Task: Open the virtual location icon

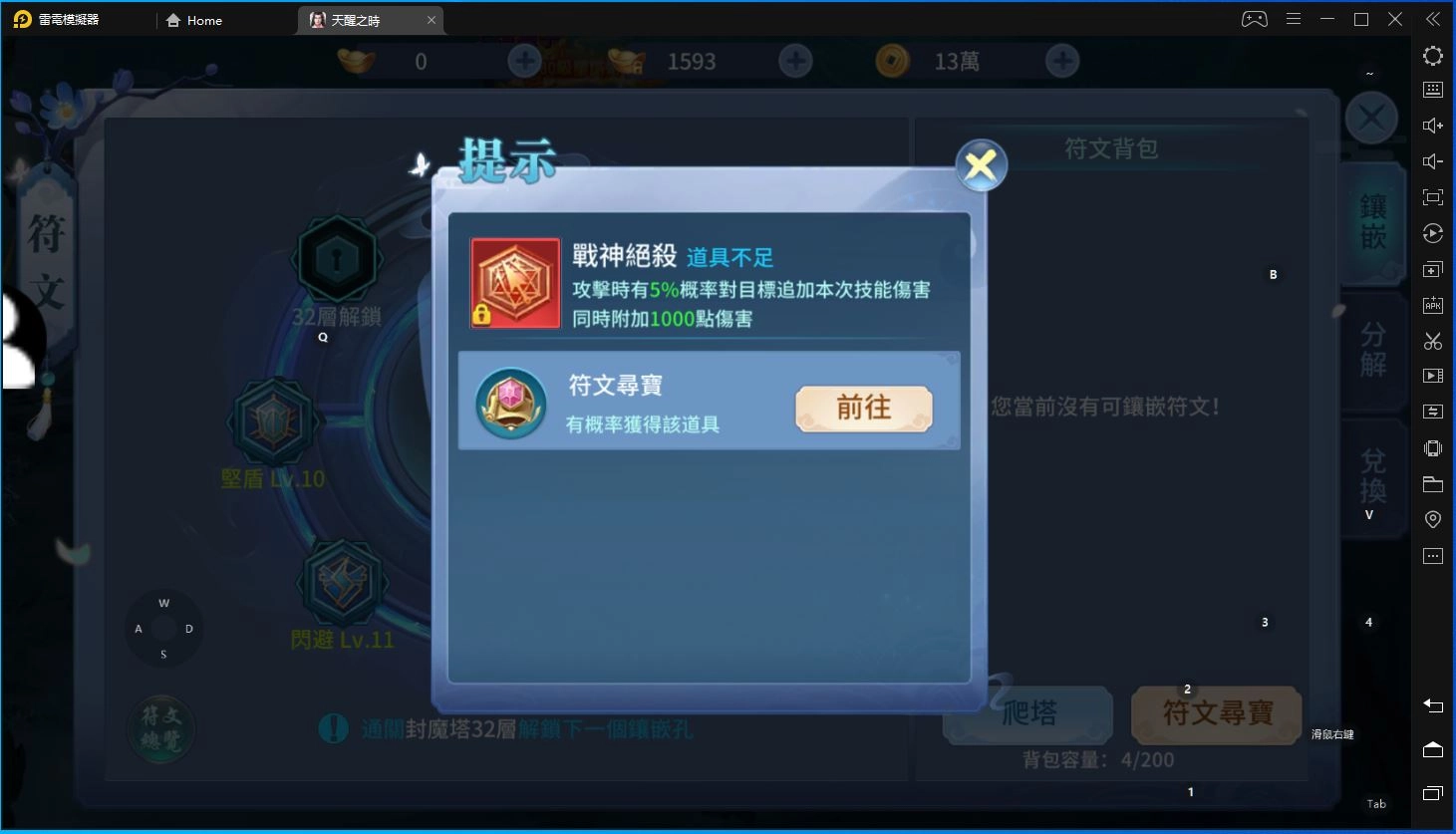Action: pos(1432,518)
